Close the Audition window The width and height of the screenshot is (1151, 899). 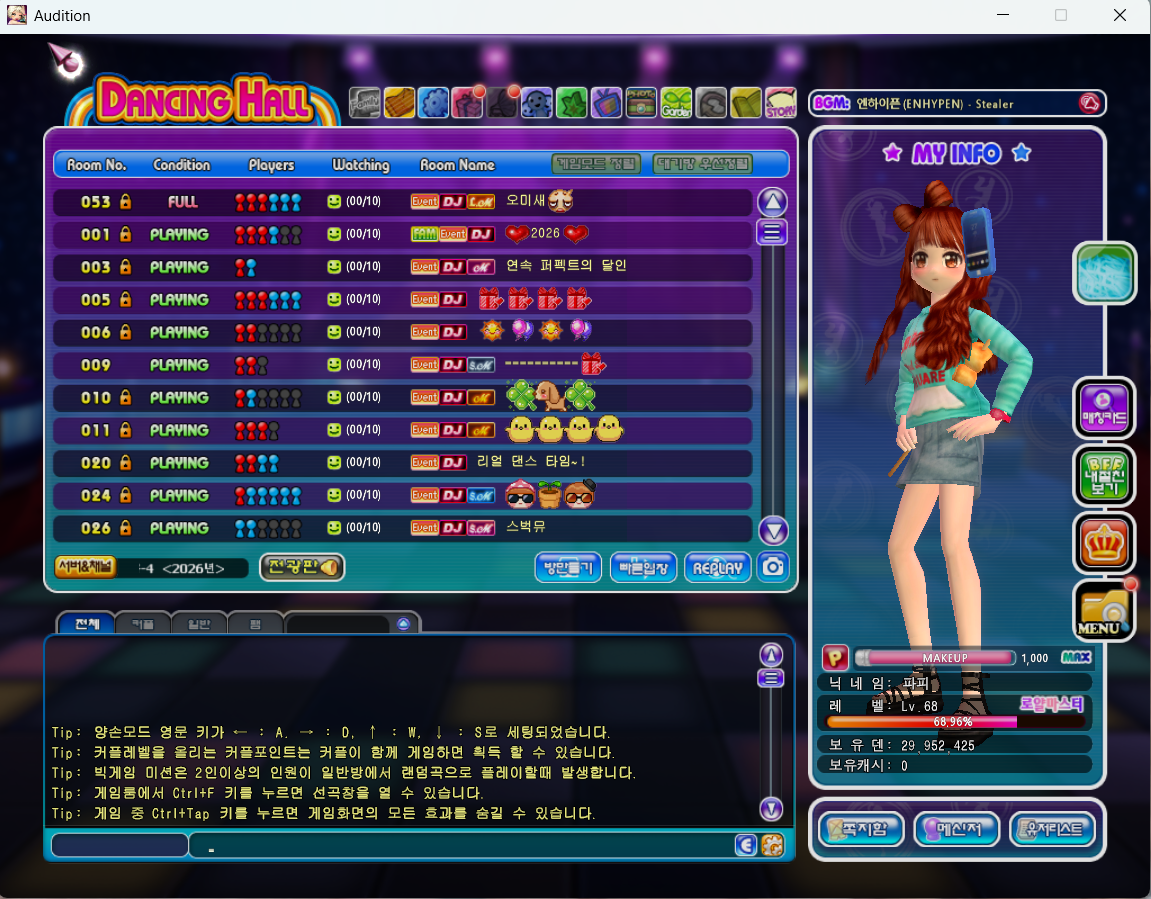click(x=1121, y=15)
